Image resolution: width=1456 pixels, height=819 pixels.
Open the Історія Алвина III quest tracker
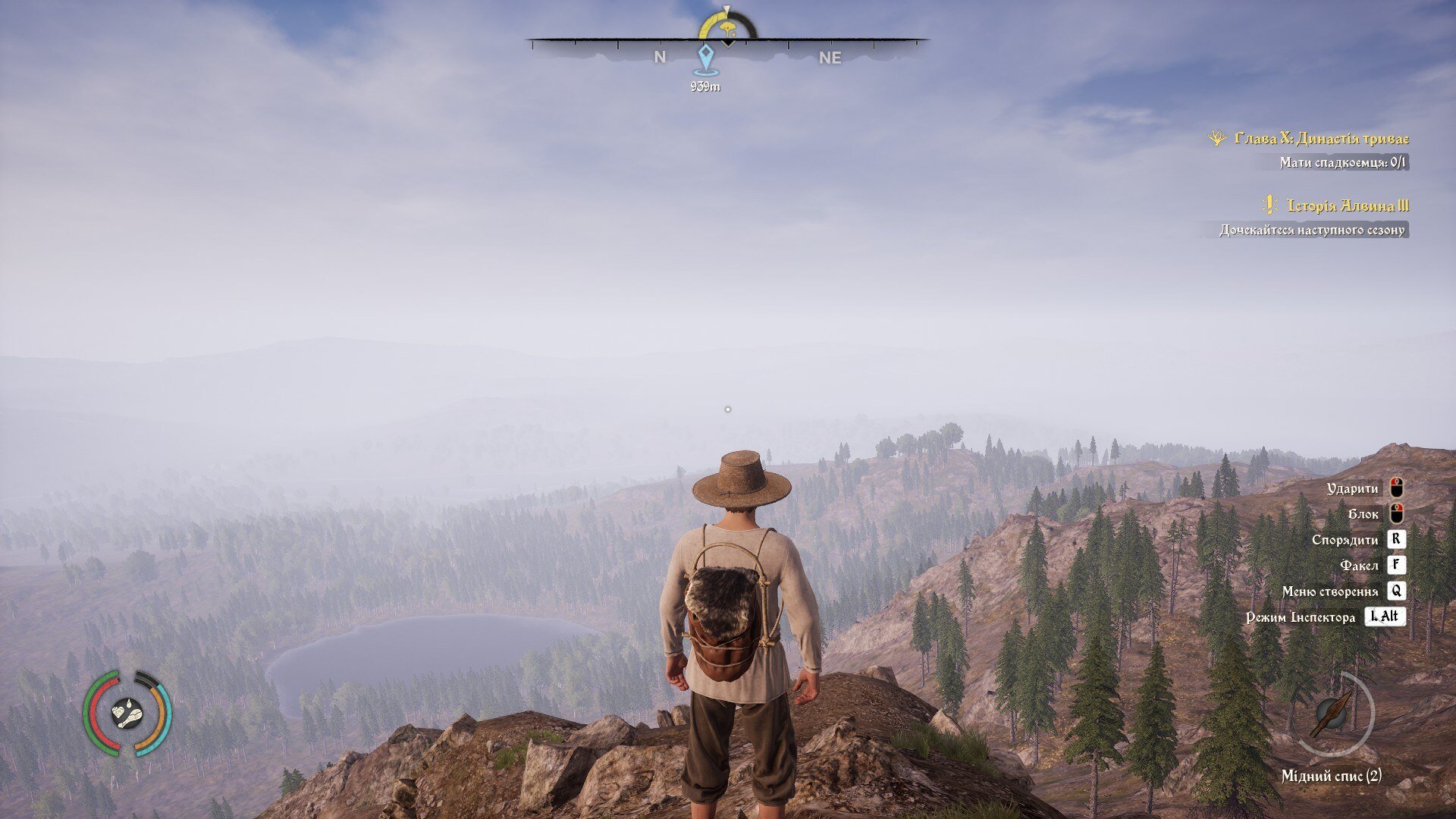[1347, 206]
